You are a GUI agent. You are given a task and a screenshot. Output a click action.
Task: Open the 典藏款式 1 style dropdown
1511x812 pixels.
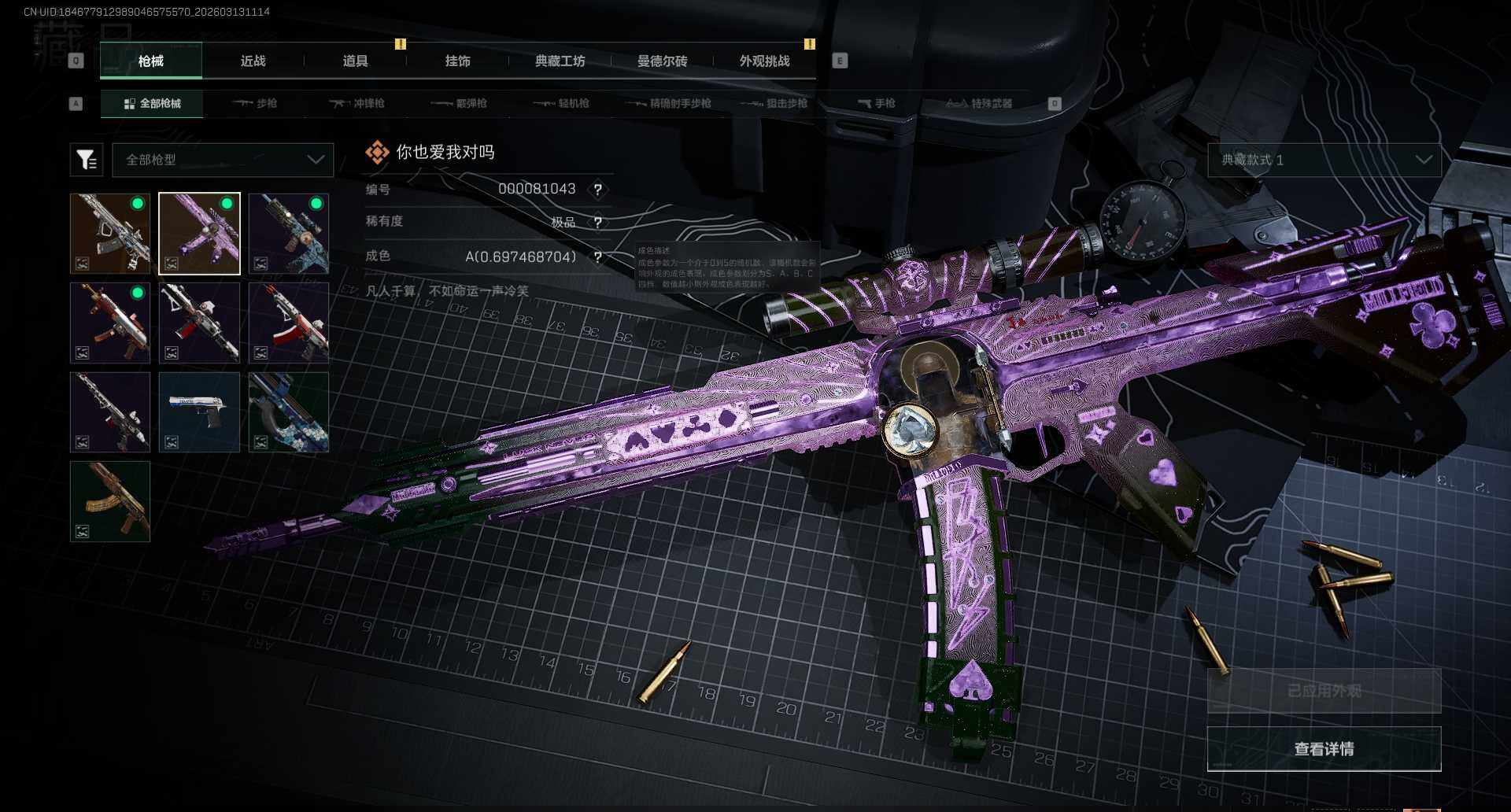pos(1324,160)
